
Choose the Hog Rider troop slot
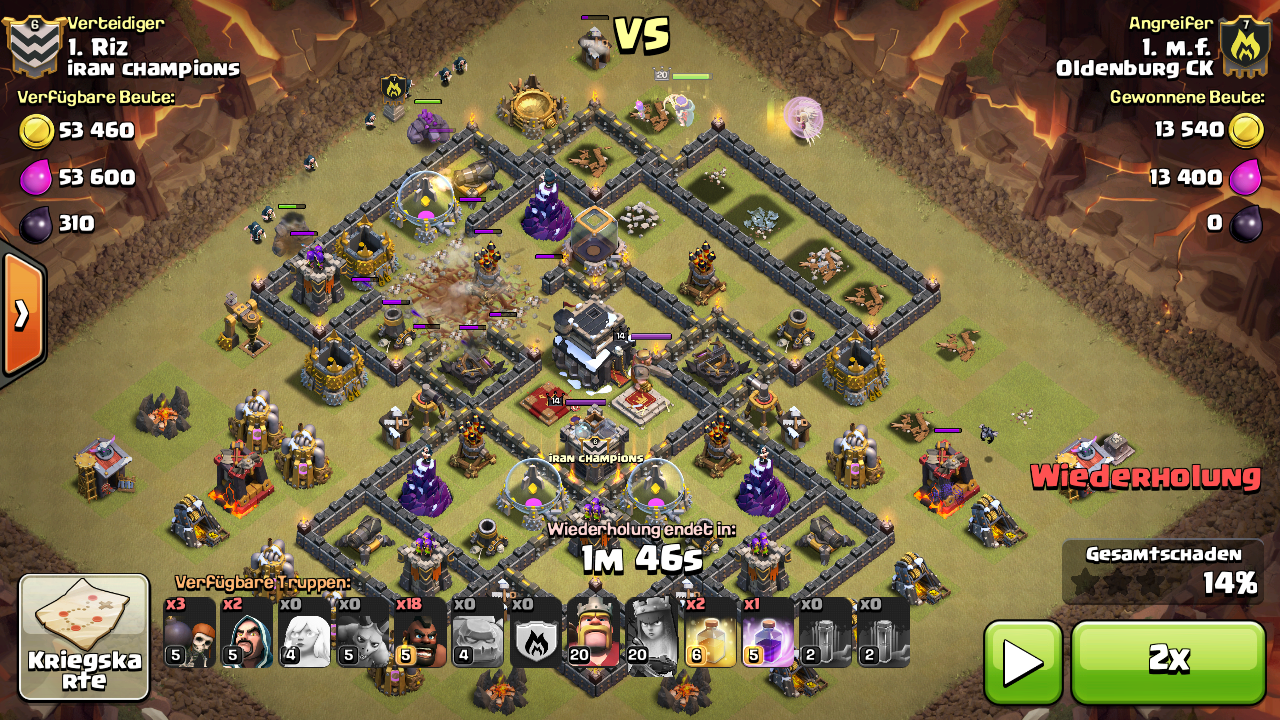pyautogui.click(x=420, y=632)
